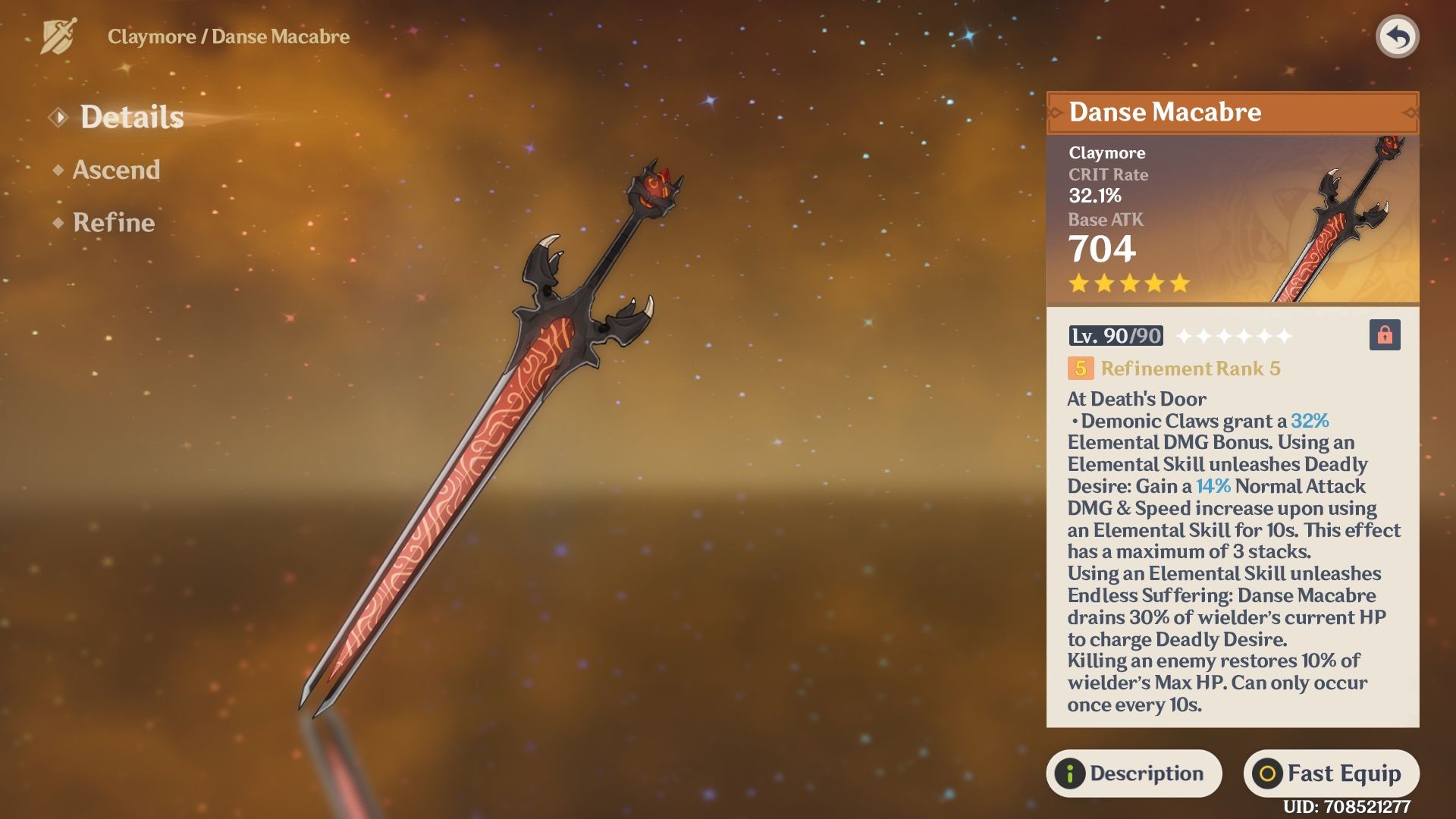Click the back arrow button

tap(1397, 36)
